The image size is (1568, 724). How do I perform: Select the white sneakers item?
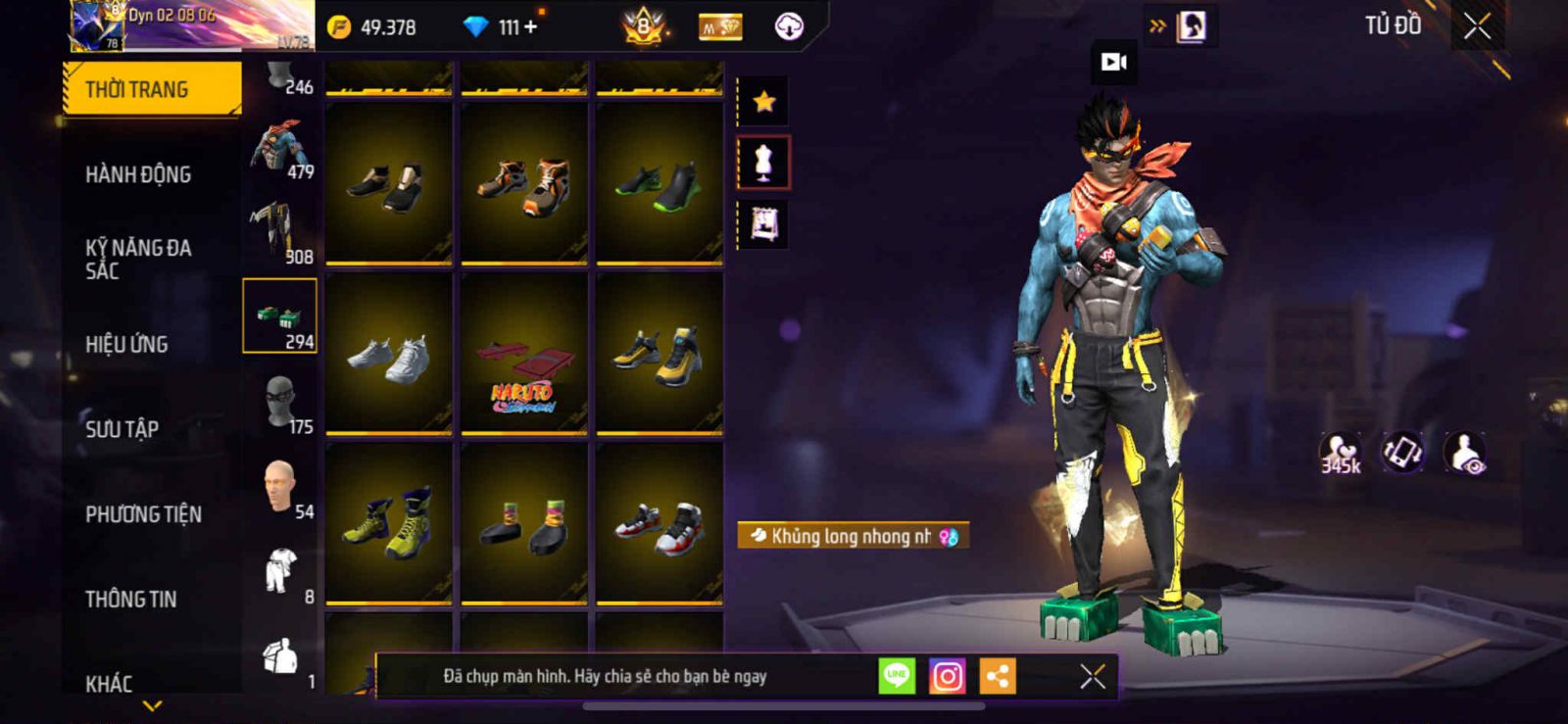point(389,354)
